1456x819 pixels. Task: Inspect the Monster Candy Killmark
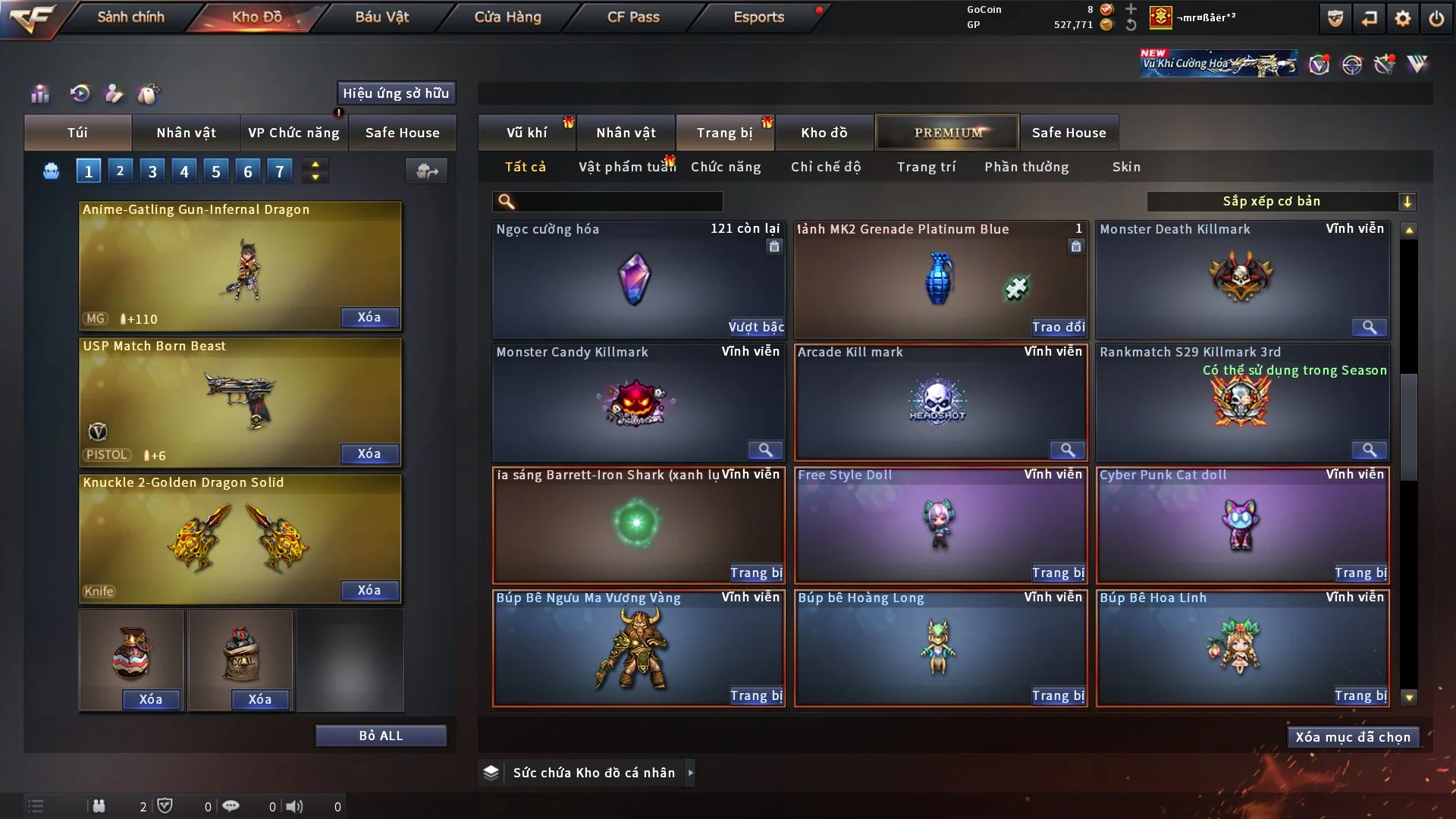[765, 450]
